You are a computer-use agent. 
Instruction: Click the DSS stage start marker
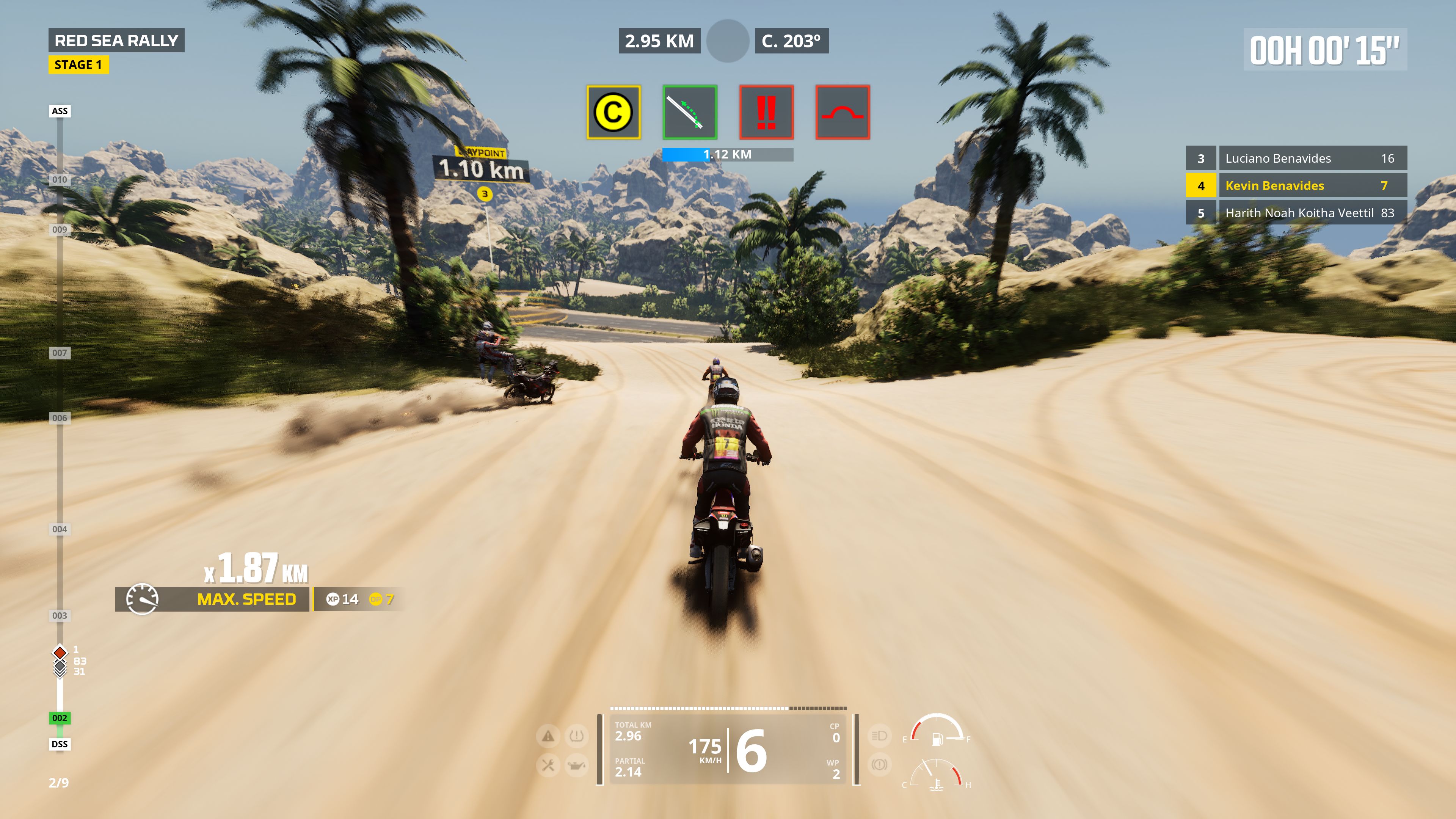click(60, 744)
